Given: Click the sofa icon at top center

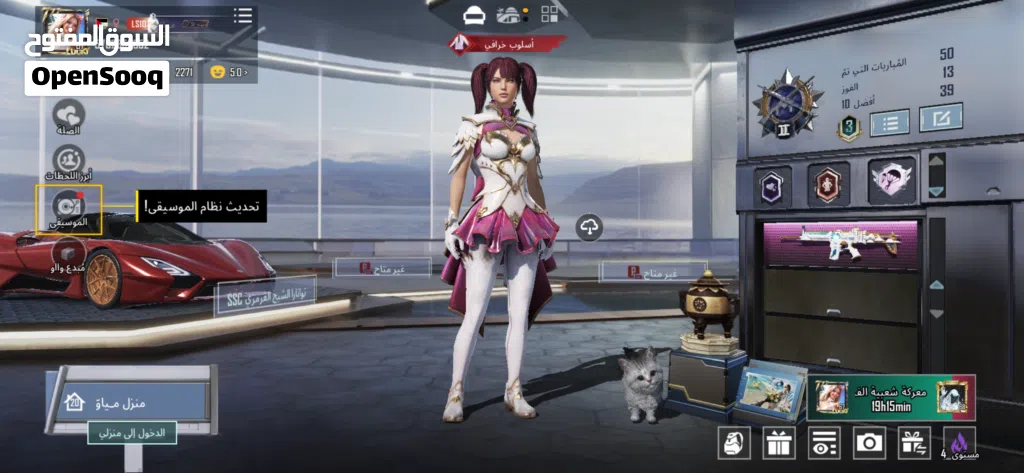Looking at the screenshot, I should click(474, 14).
